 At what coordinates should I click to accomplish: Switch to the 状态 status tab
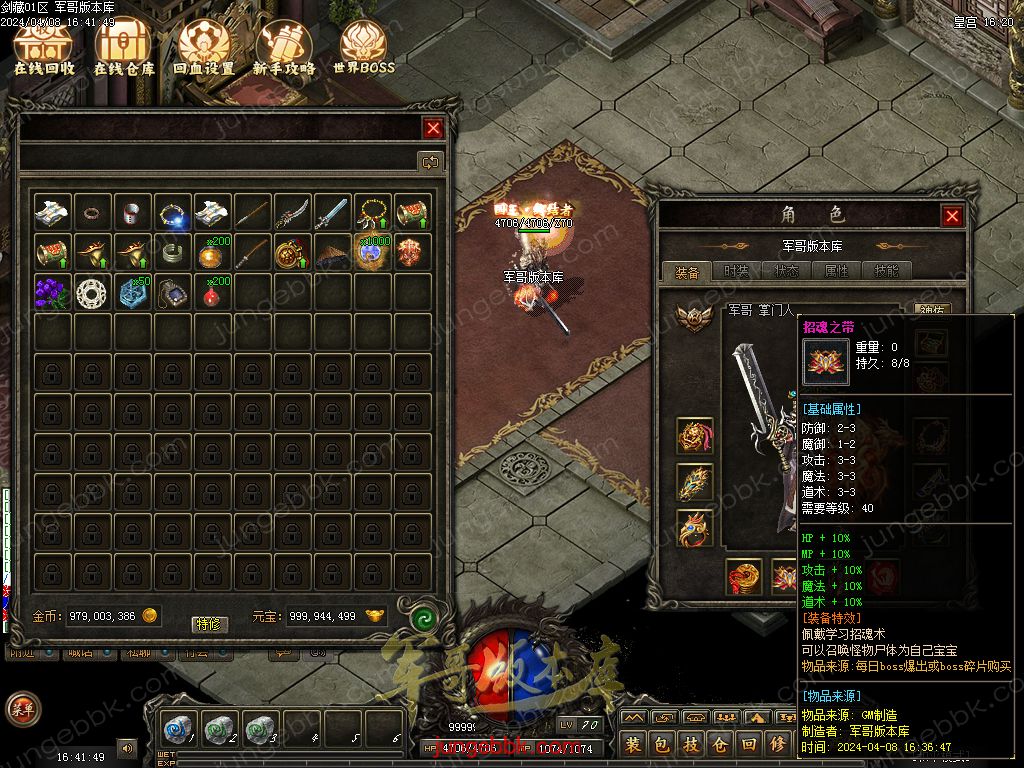786,271
